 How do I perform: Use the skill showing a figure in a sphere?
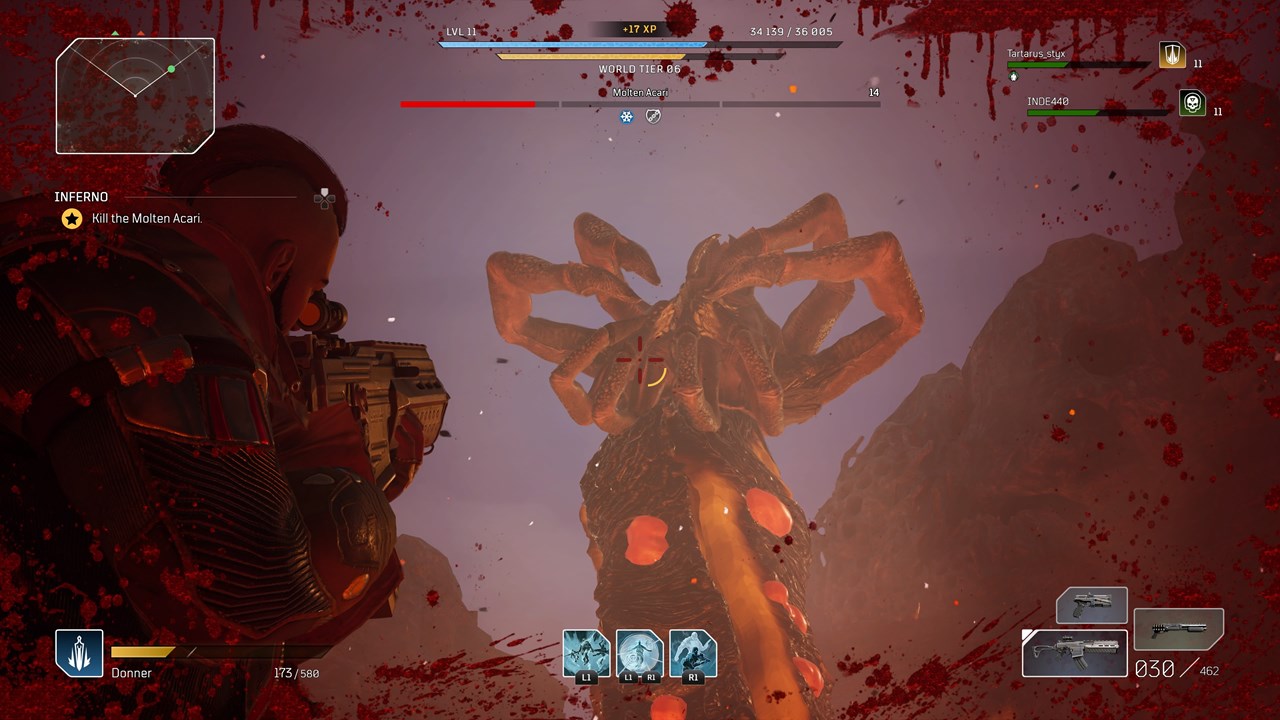tap(639, 653)
